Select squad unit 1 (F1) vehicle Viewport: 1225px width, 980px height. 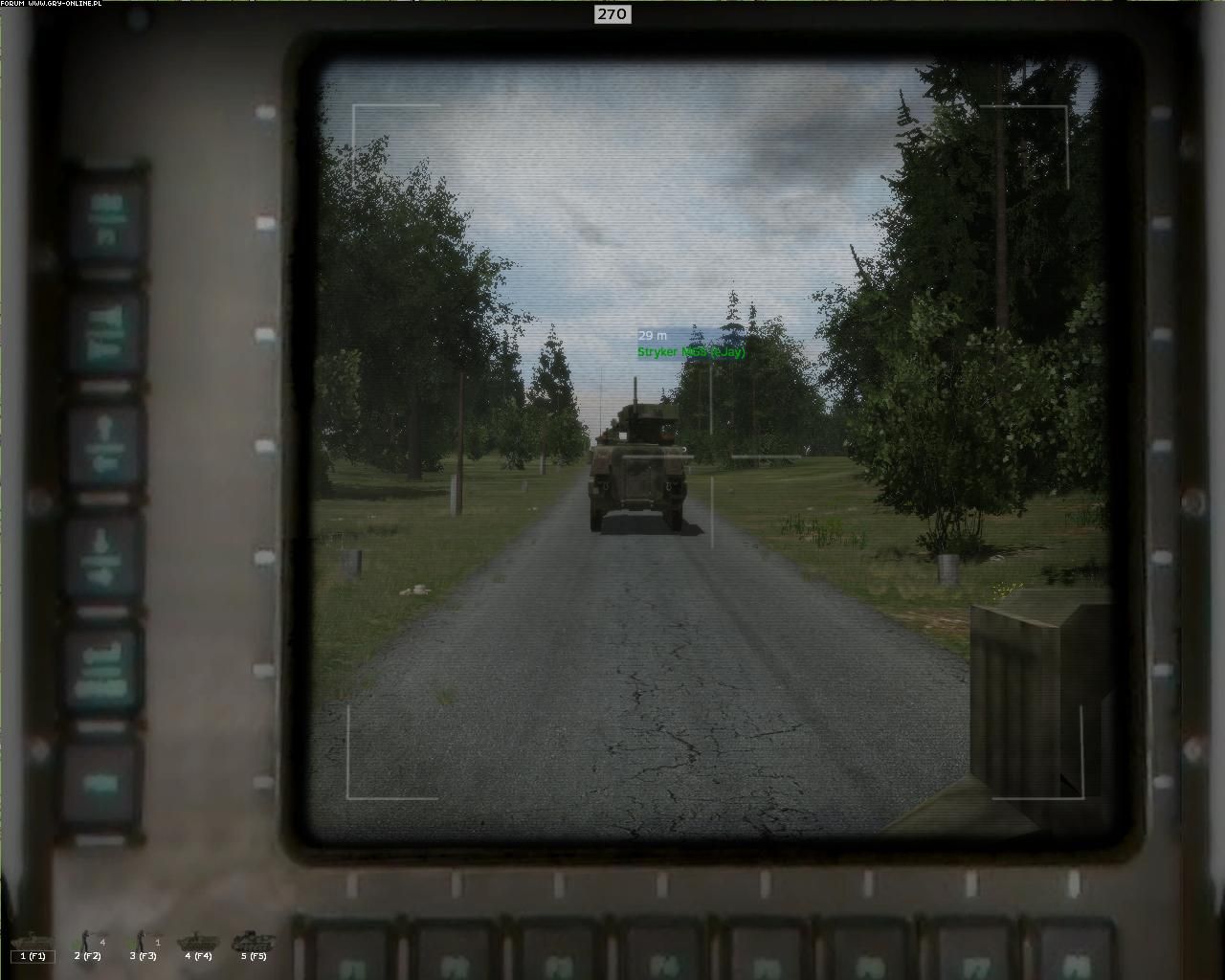[x=33, y=943]
